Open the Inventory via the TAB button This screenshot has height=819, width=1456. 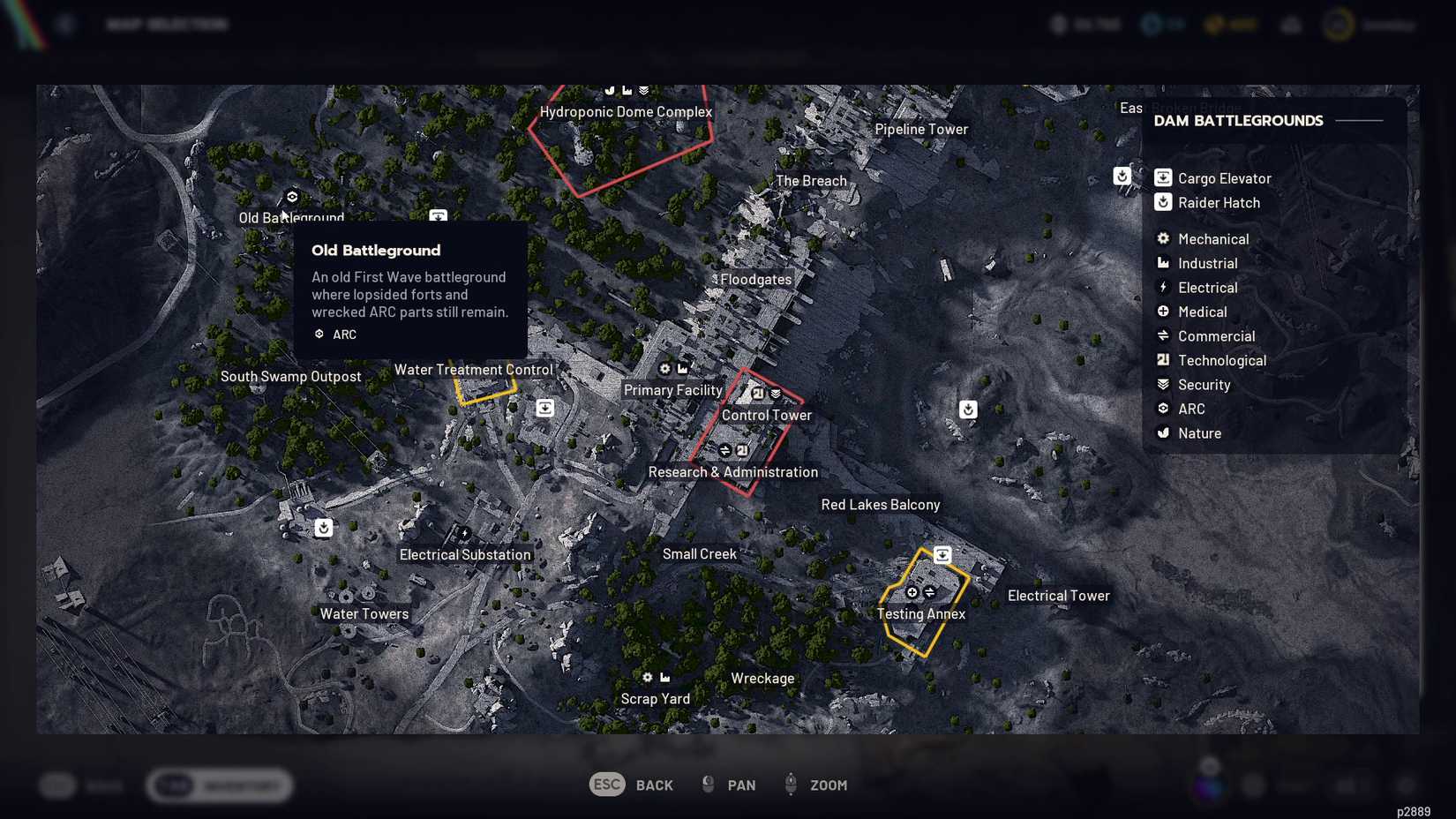(219, 785)
